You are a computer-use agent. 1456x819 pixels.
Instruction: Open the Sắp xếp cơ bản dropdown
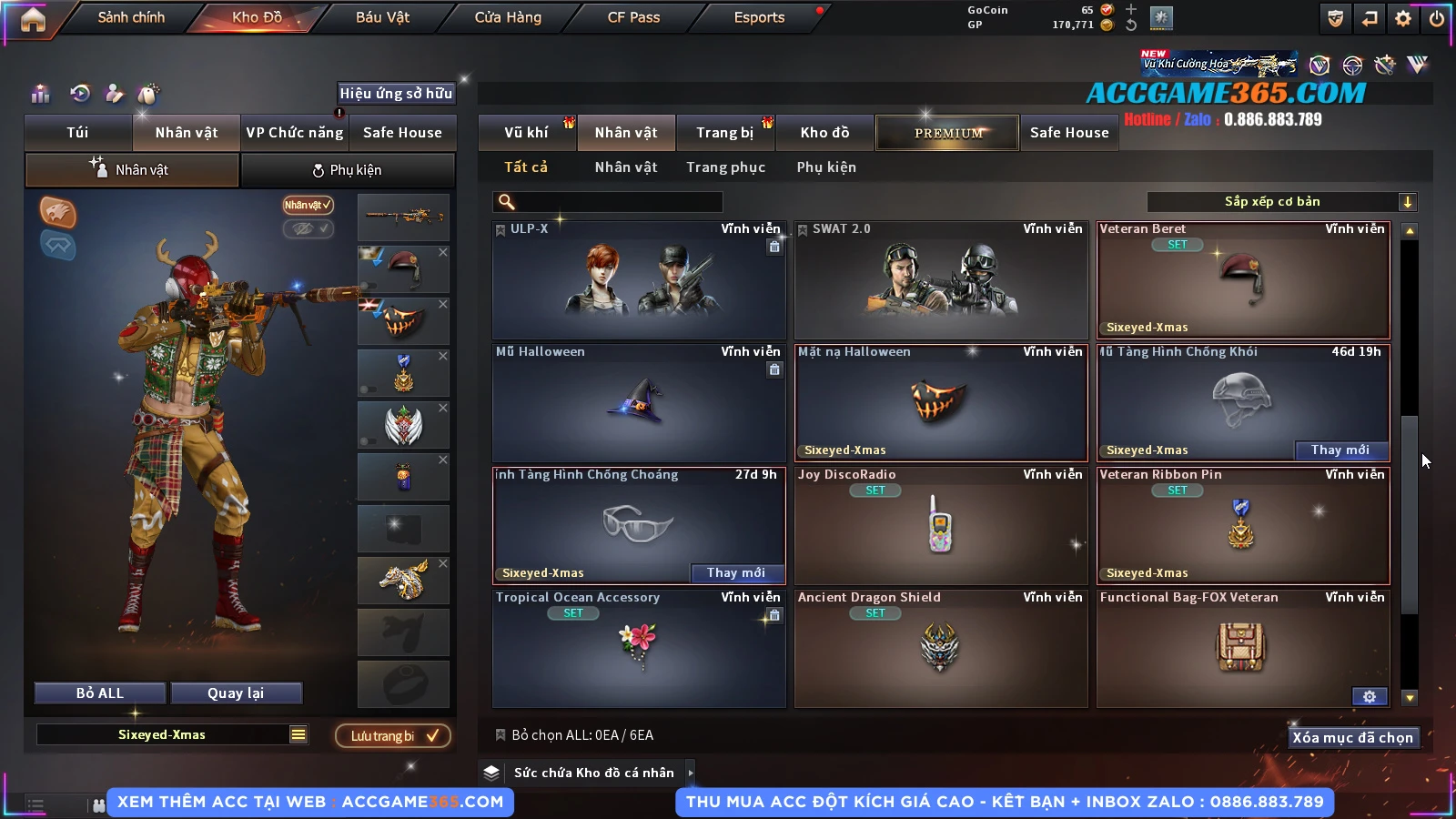tap(1281, 202)
